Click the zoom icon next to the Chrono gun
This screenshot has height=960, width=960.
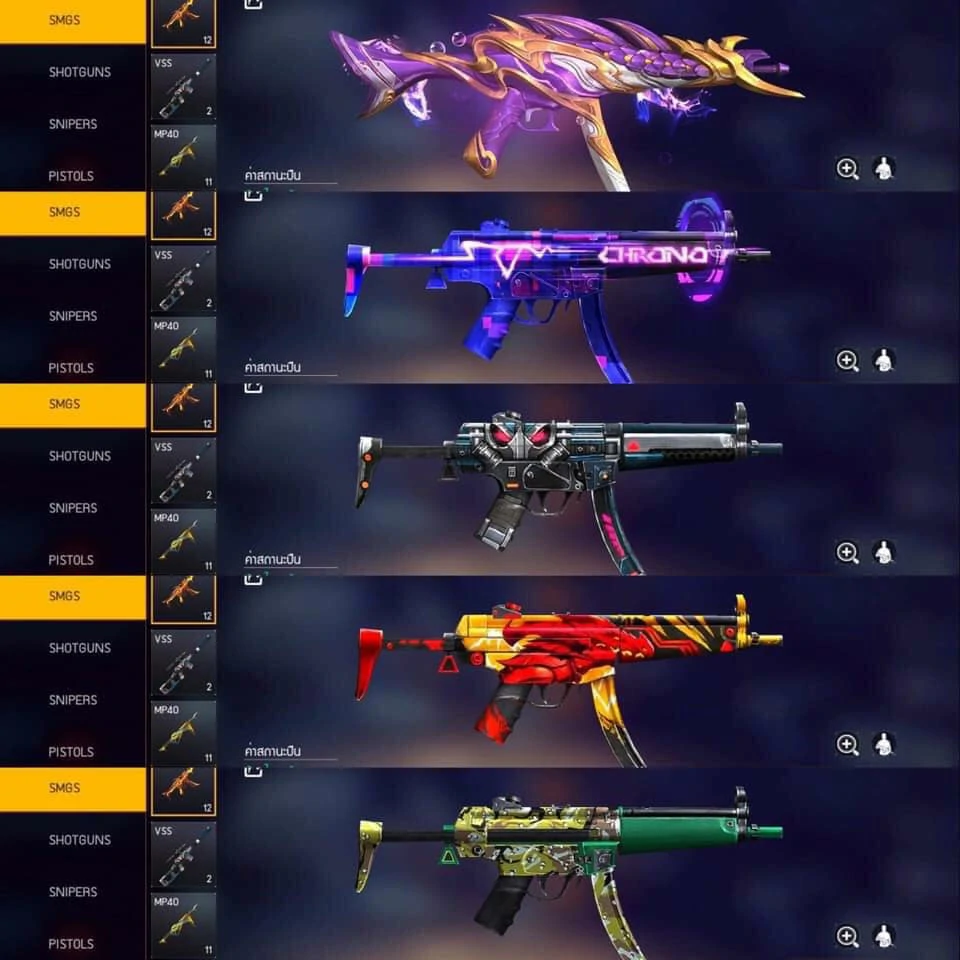point(847,360)
